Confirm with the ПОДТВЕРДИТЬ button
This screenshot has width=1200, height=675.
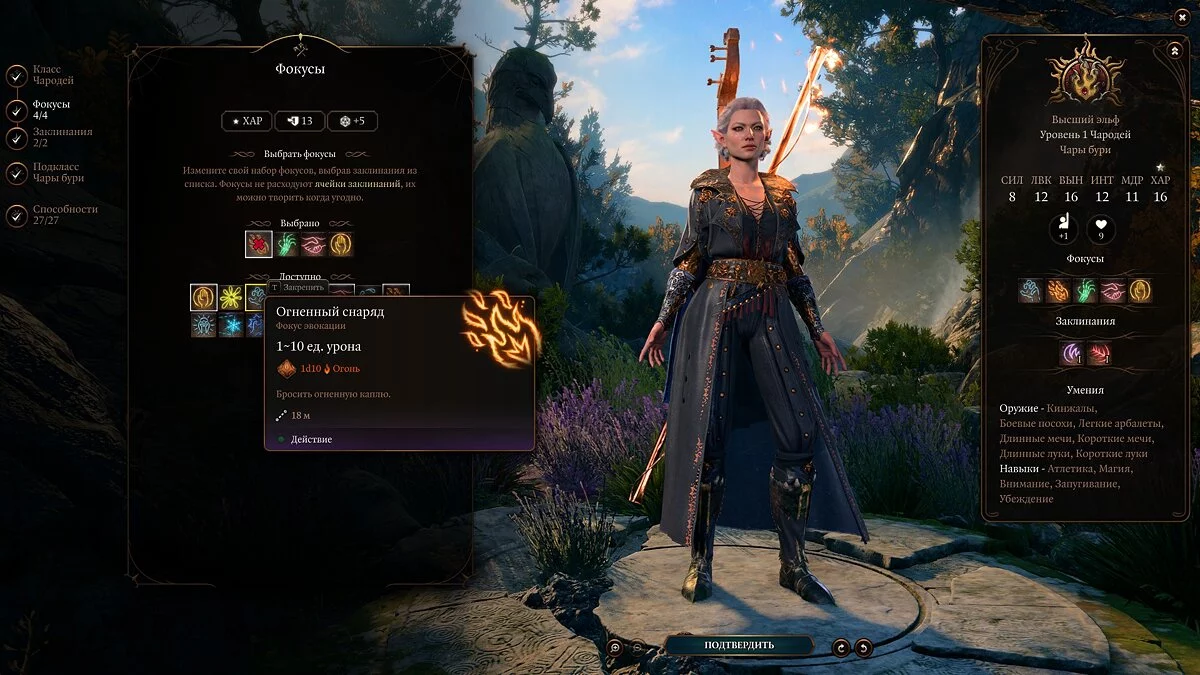click(737, 645)
